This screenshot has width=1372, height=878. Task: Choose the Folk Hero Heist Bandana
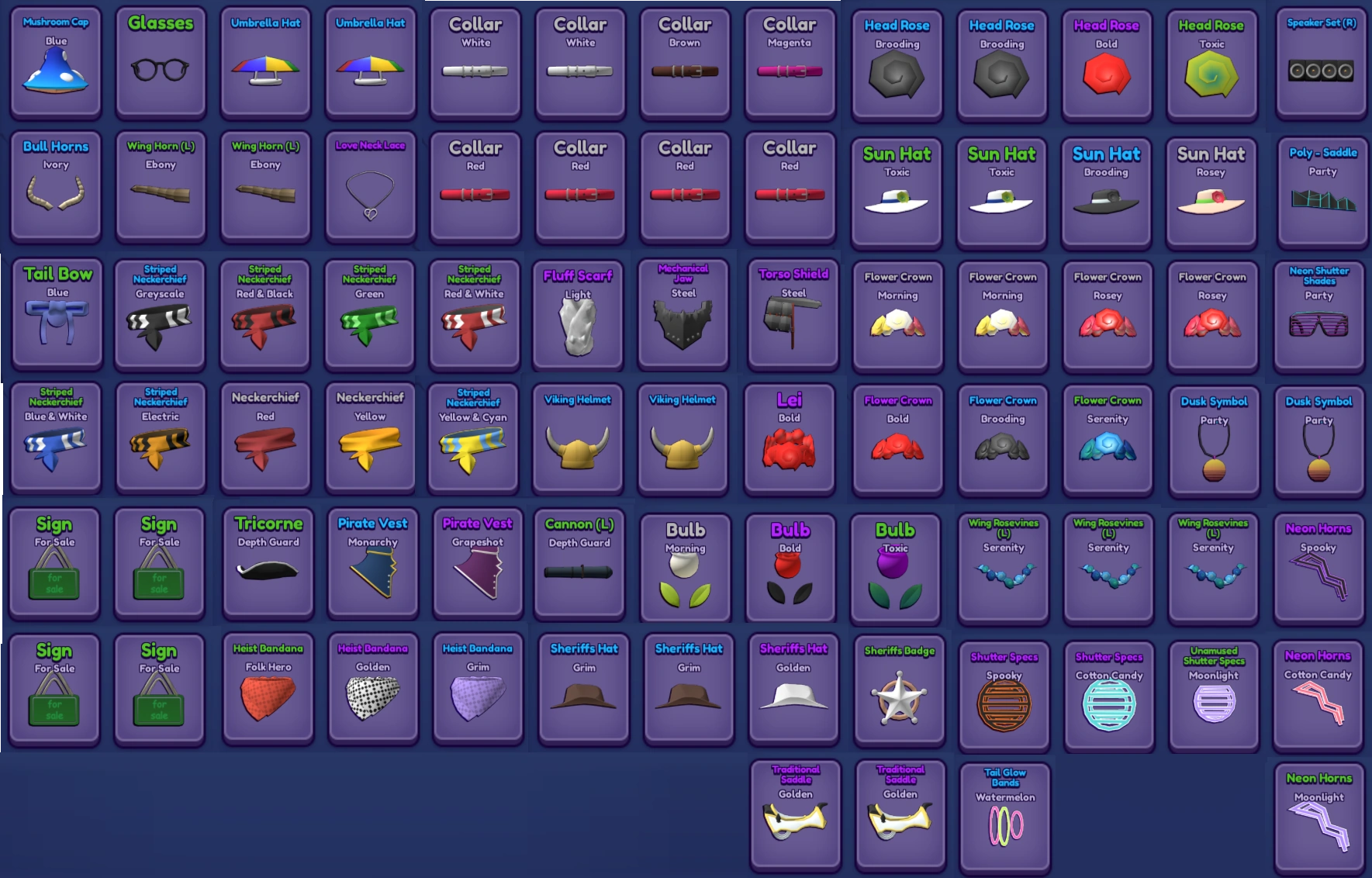(268, 690)
